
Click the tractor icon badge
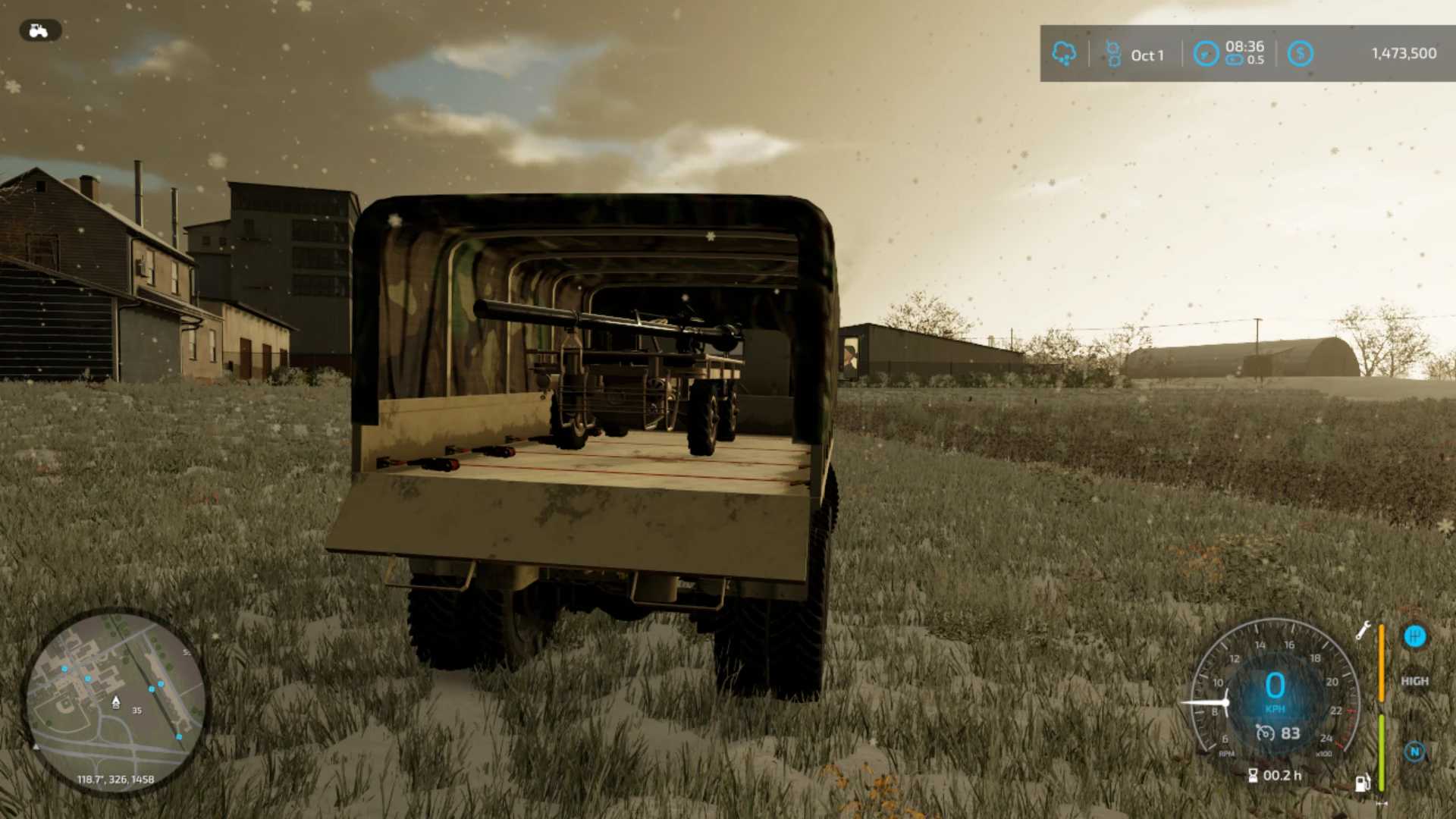39,30
